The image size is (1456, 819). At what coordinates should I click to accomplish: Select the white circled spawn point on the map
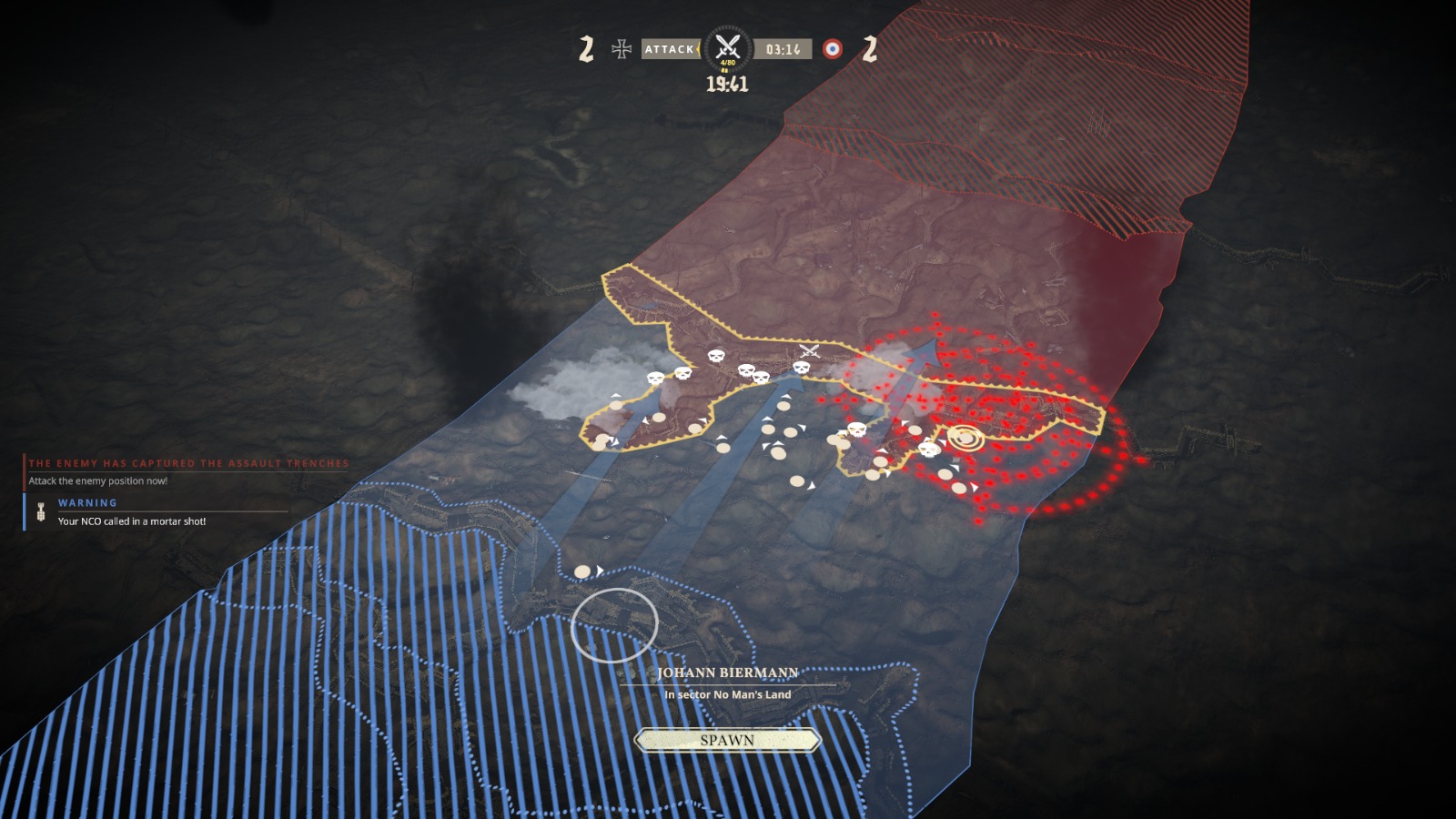coord(614,625)
